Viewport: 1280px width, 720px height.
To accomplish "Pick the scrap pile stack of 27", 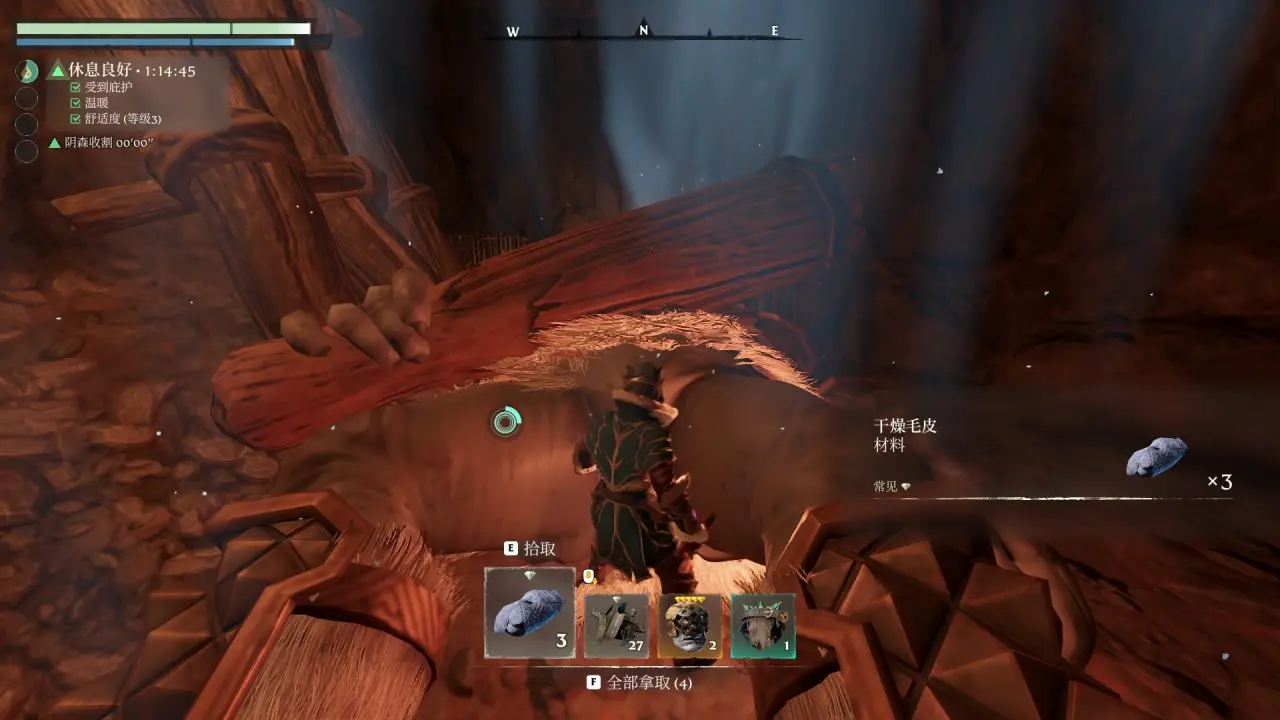I will coord(616,625).
